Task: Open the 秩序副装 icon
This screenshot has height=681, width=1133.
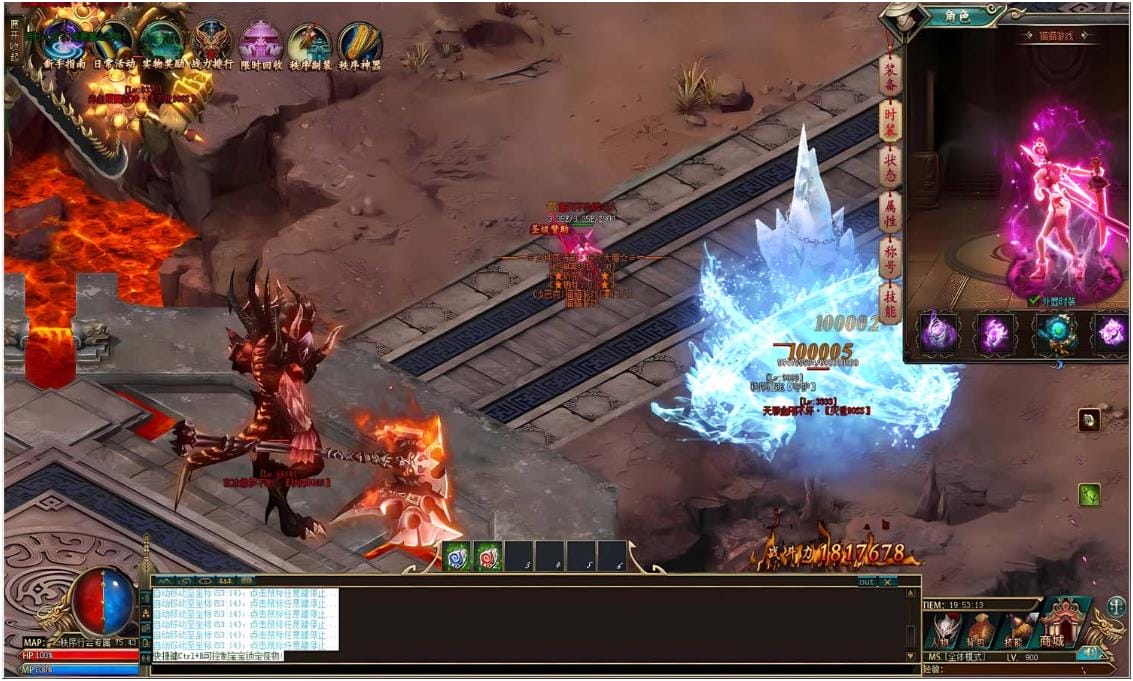Action: tap(309, 42)
